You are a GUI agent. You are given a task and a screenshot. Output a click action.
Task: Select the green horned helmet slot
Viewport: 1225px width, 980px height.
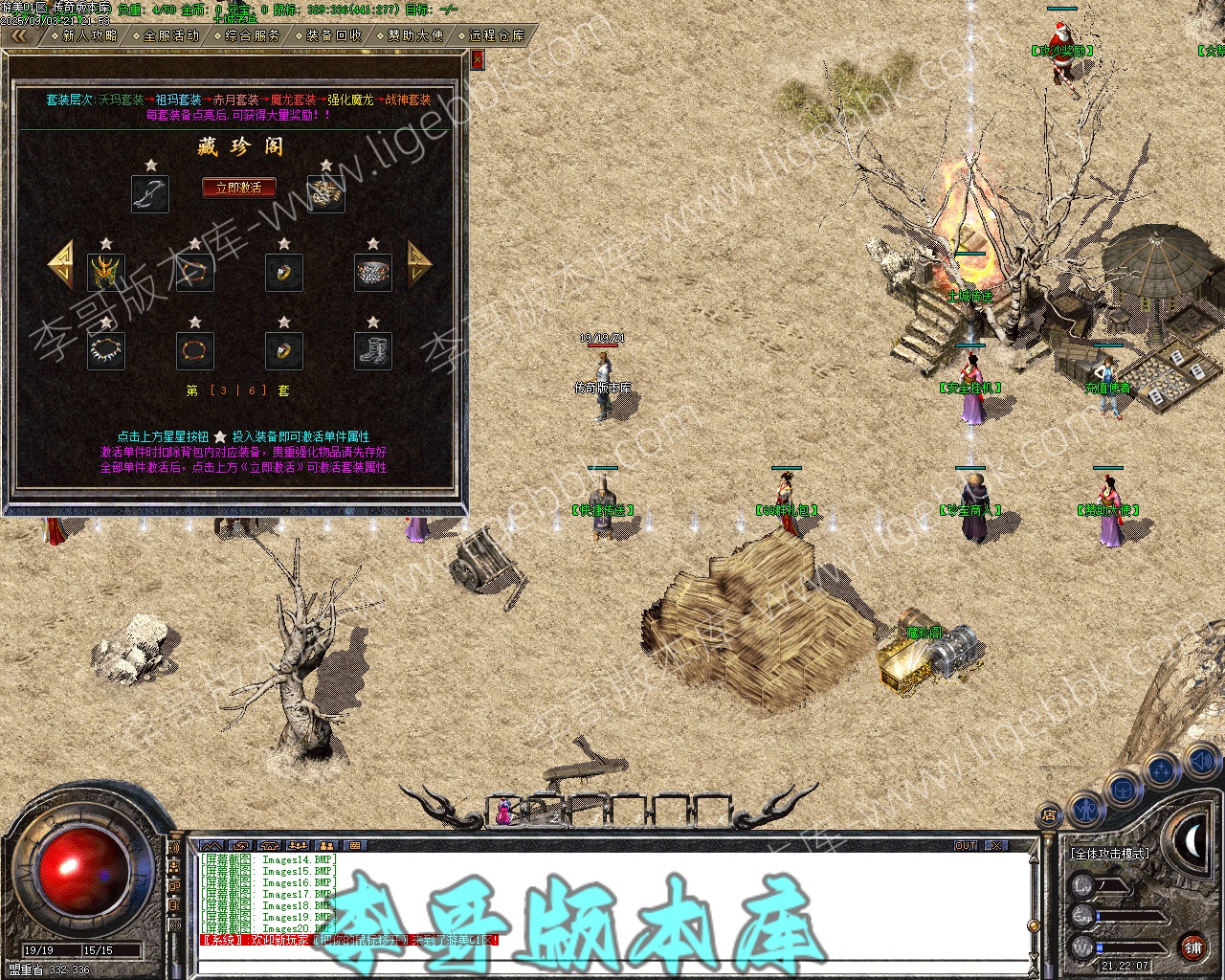tap(106, 273)
